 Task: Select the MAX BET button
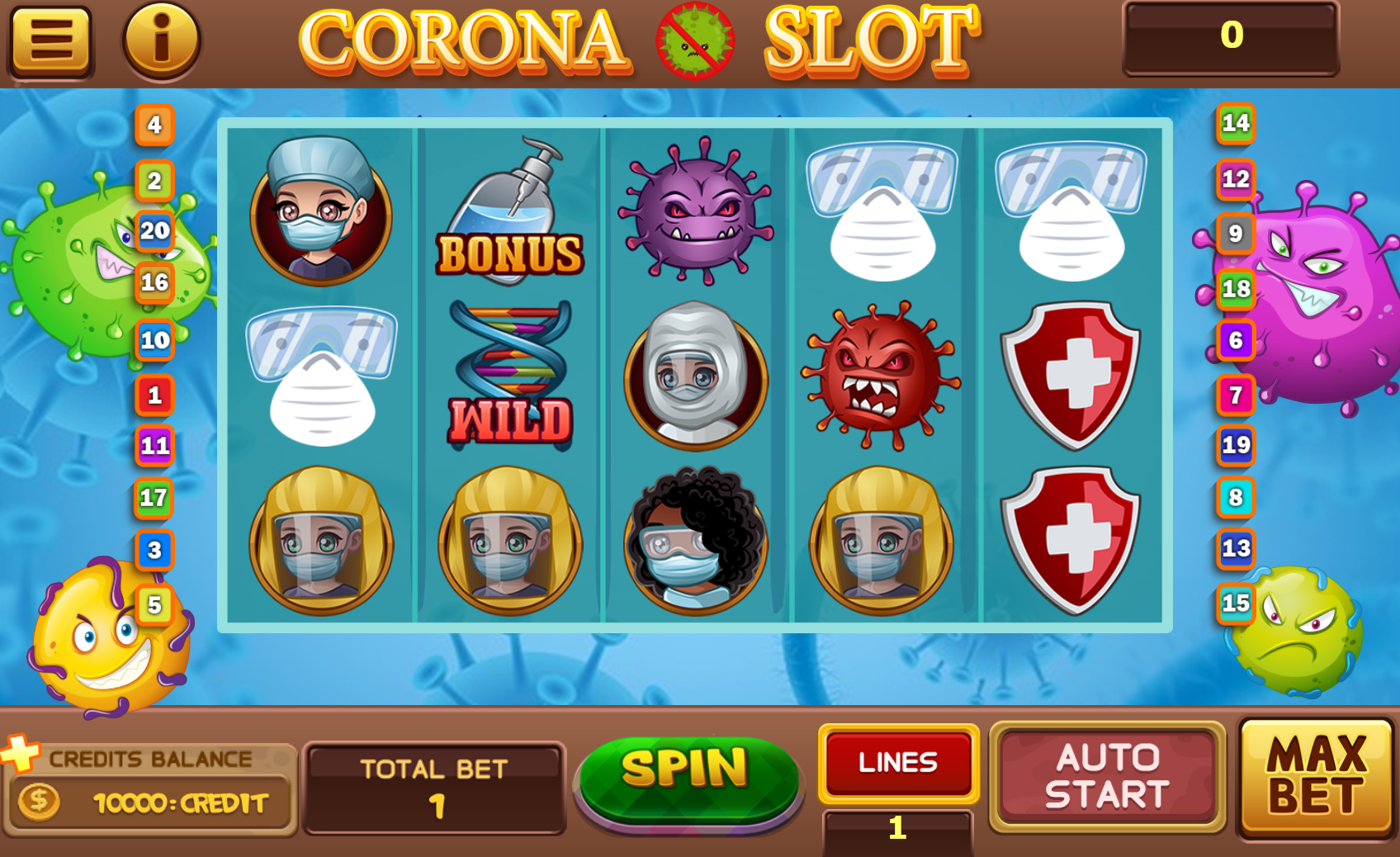click(1317, 777)
